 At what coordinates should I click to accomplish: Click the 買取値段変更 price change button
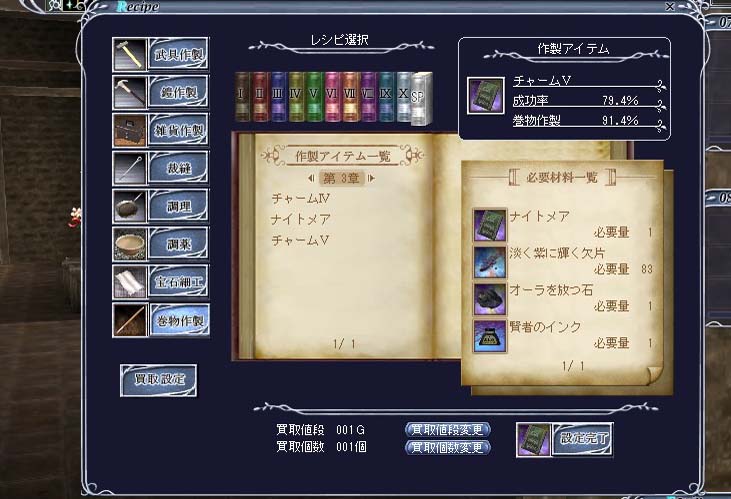(448, 429)
